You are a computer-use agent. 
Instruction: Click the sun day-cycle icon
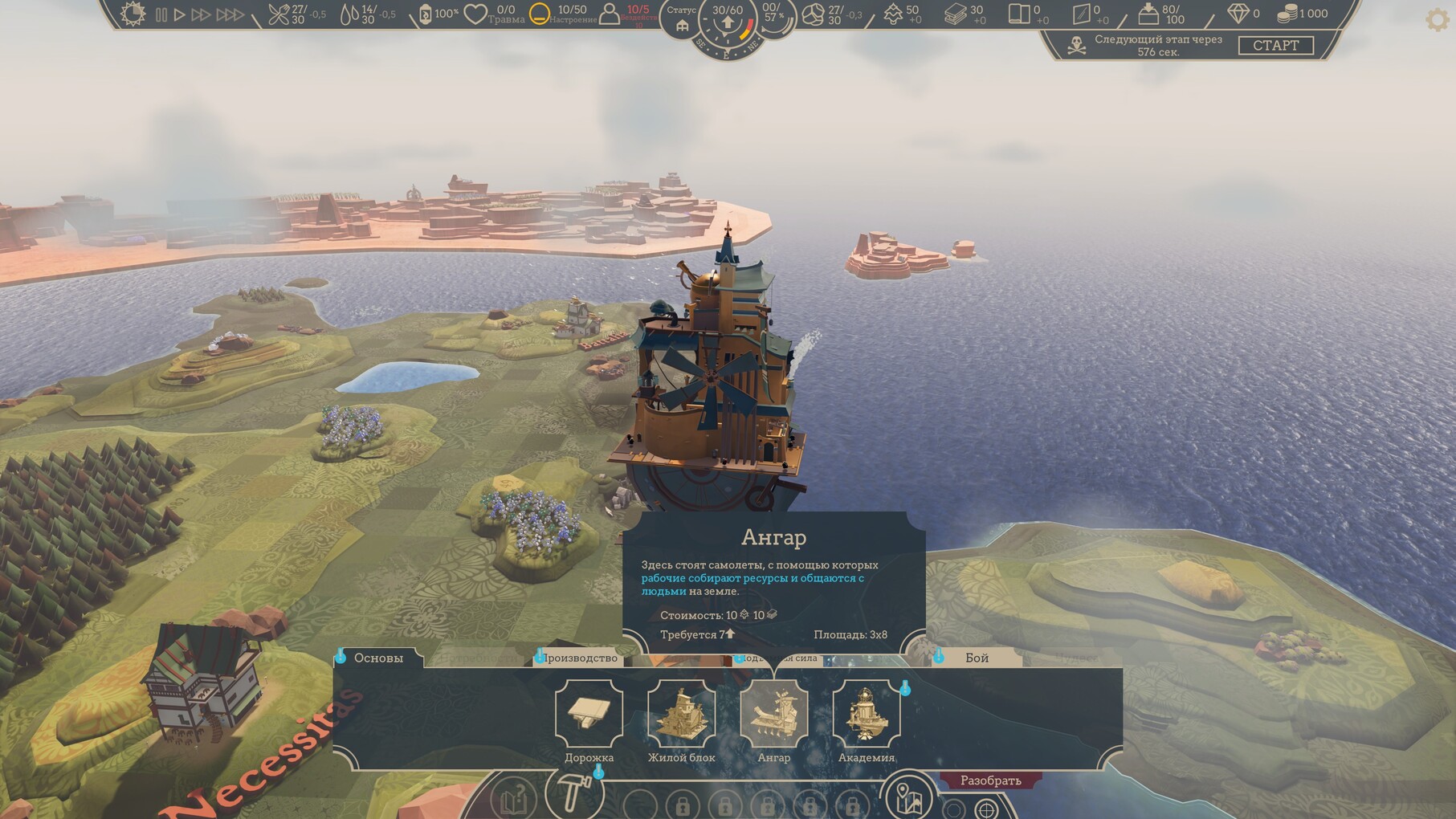[133, 14]
